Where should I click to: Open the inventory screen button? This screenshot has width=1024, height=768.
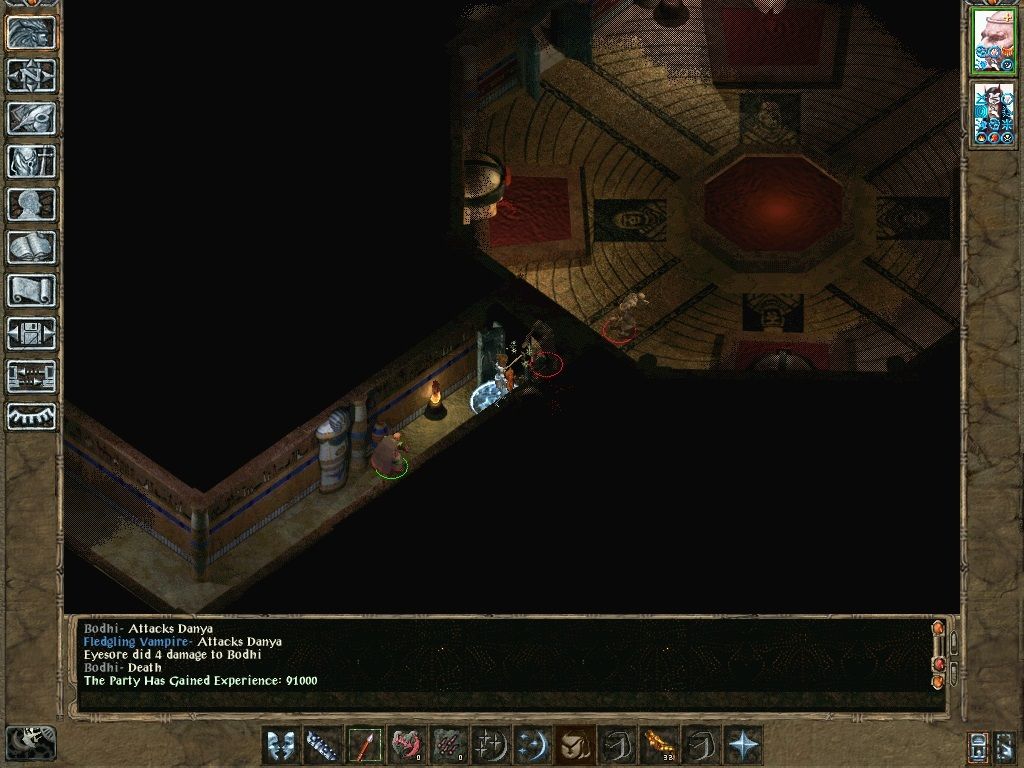click(x=31, y=161)
